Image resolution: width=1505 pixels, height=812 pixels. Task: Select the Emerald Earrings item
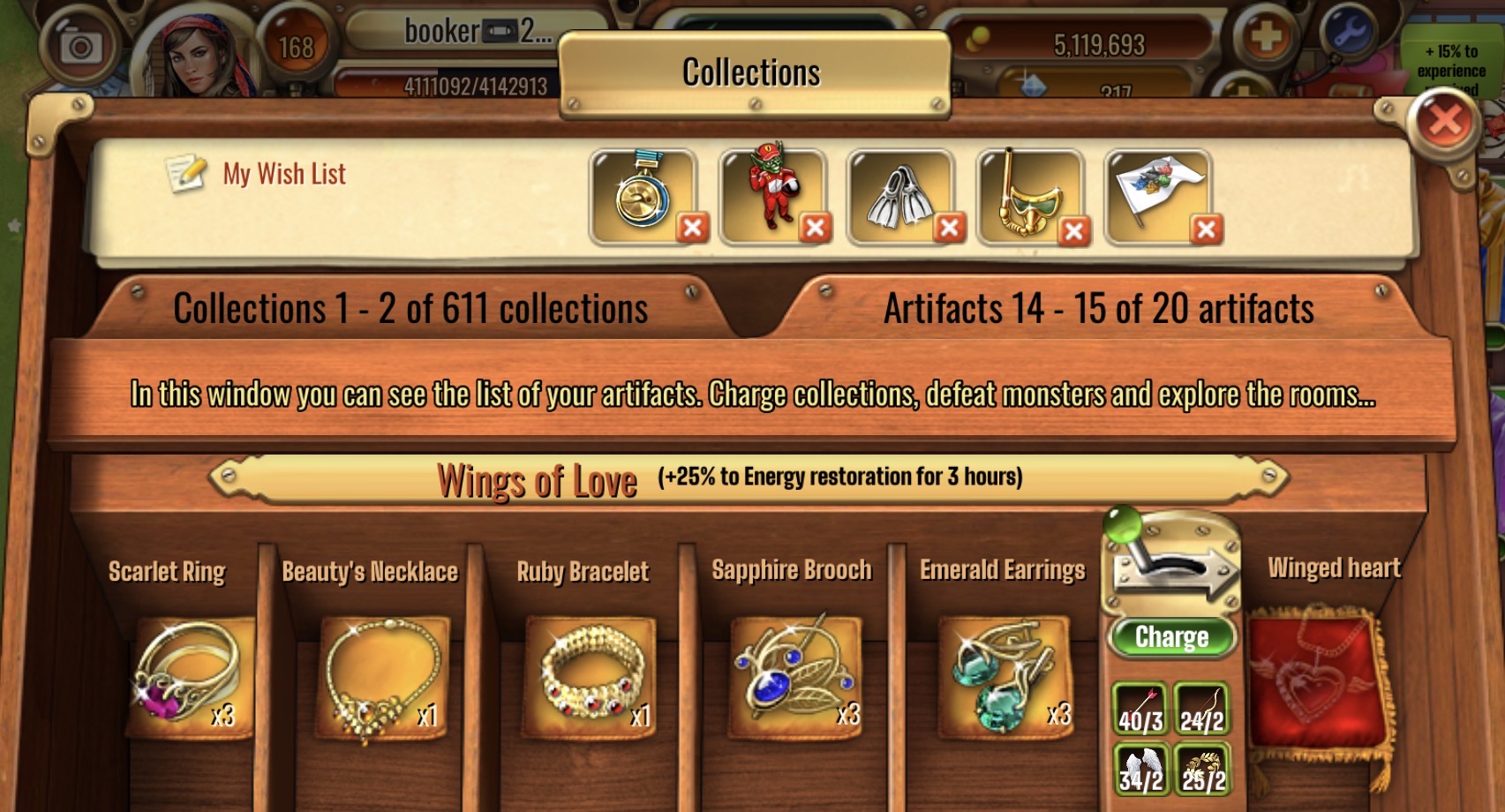1005,676
